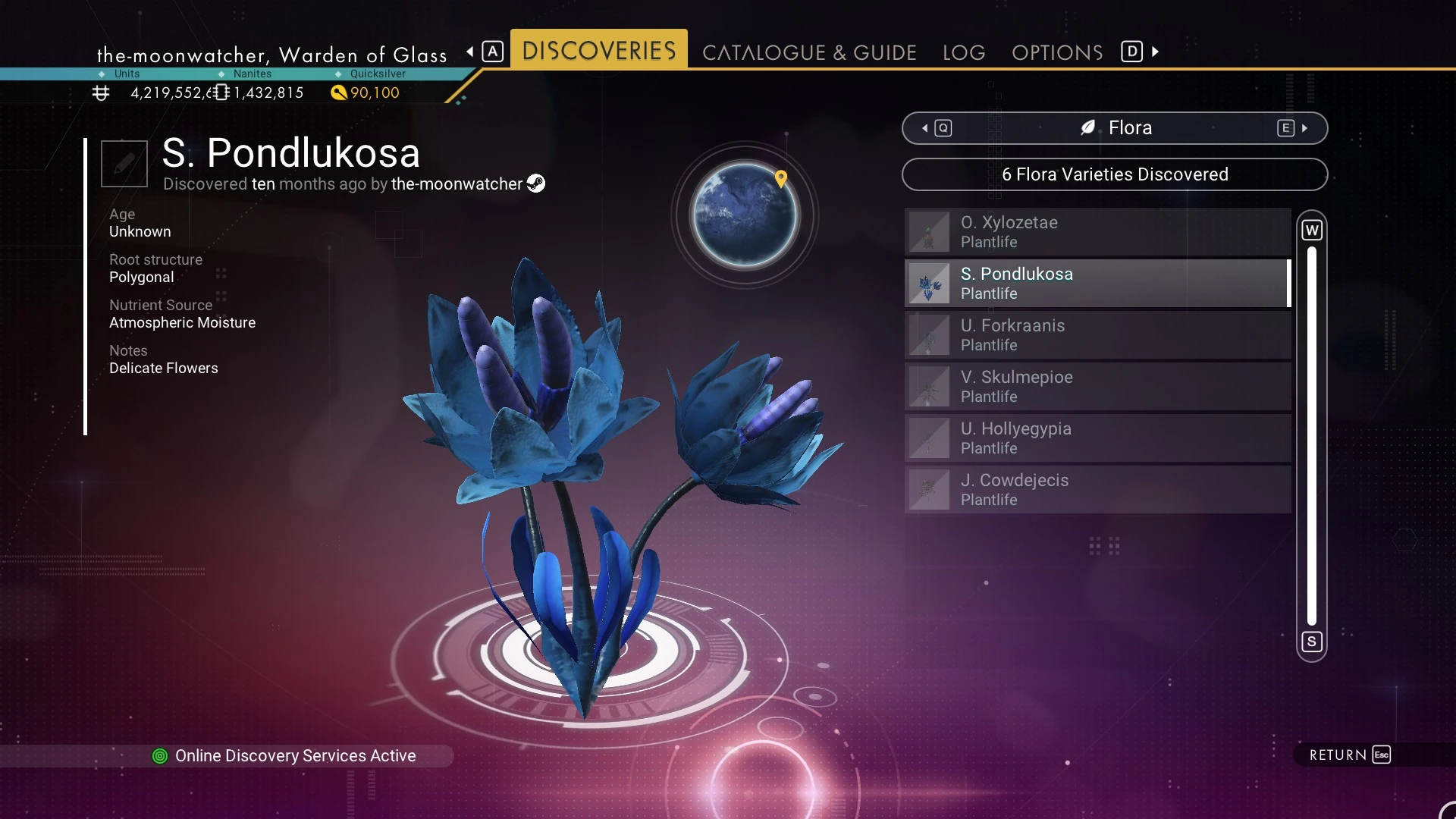Select V. Skulmepioe plantlife entry
Viewport: 1456px width, 819px height.
click(1097, 387)
